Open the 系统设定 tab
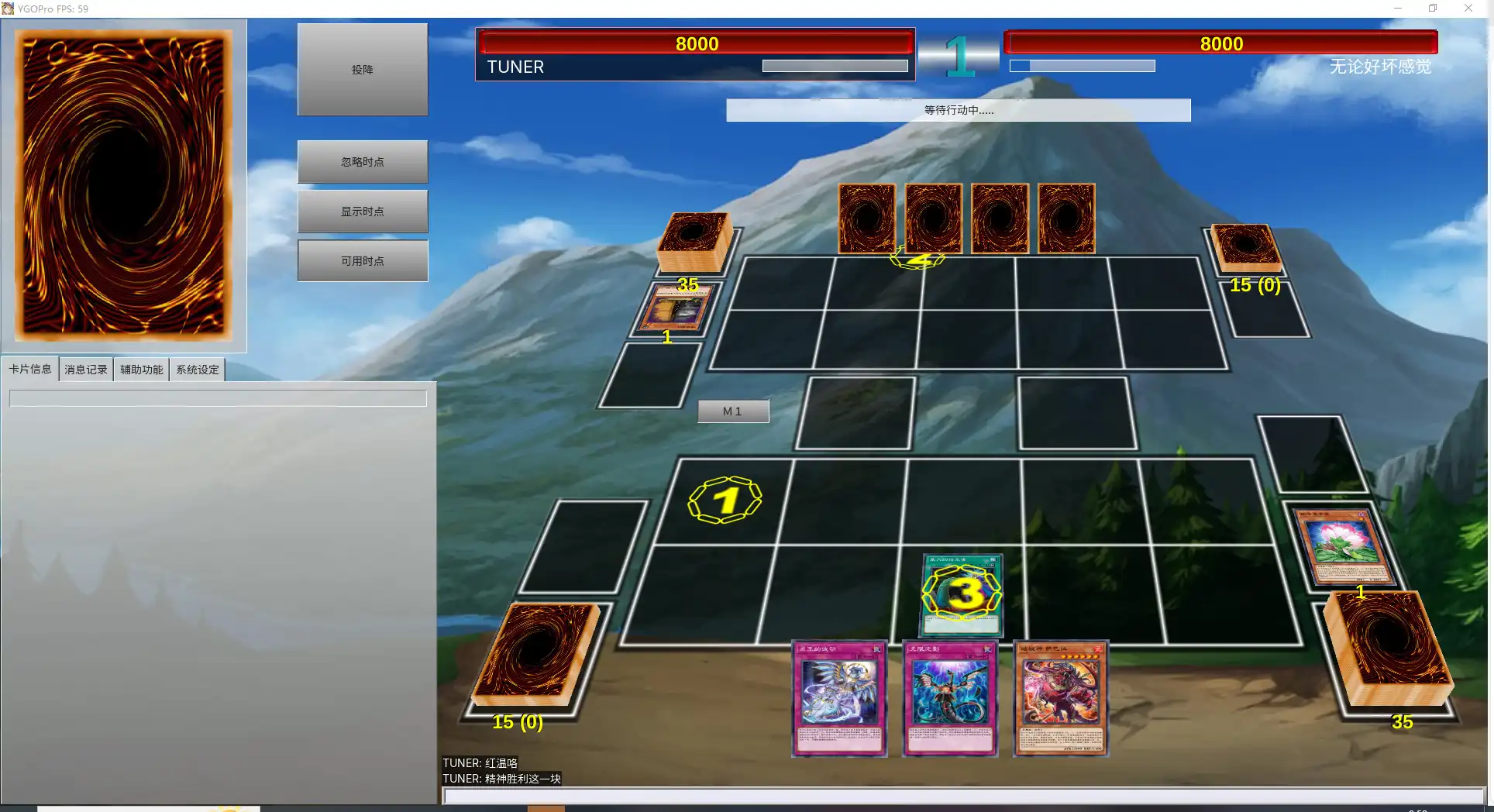 pyautogui.click(x=198, y=370)
